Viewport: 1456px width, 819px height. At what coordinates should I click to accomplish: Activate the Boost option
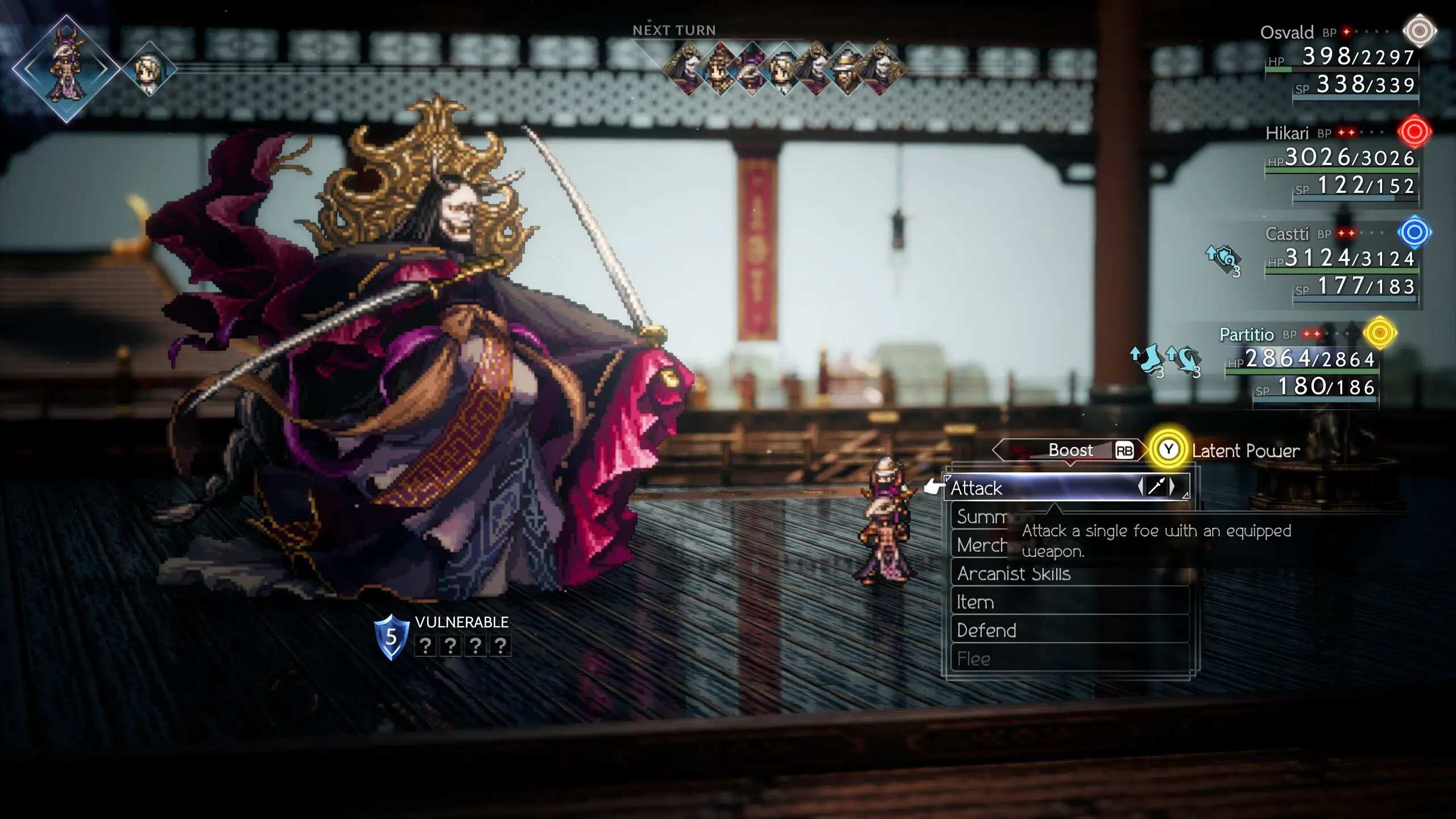tap(1072, 450)
